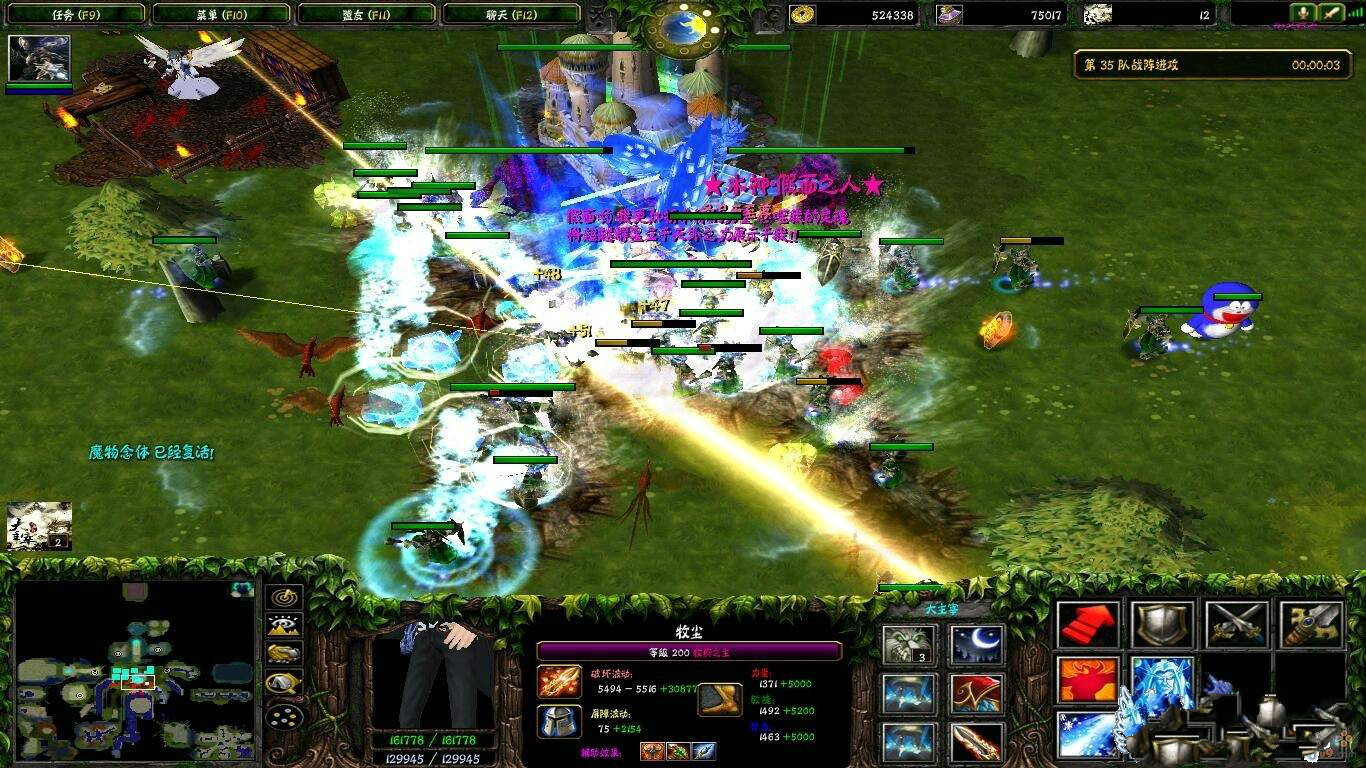Open the 盟友 (F11) allies menu
This screenshot has height=768, width=1366.
click(x=367, y=14)
